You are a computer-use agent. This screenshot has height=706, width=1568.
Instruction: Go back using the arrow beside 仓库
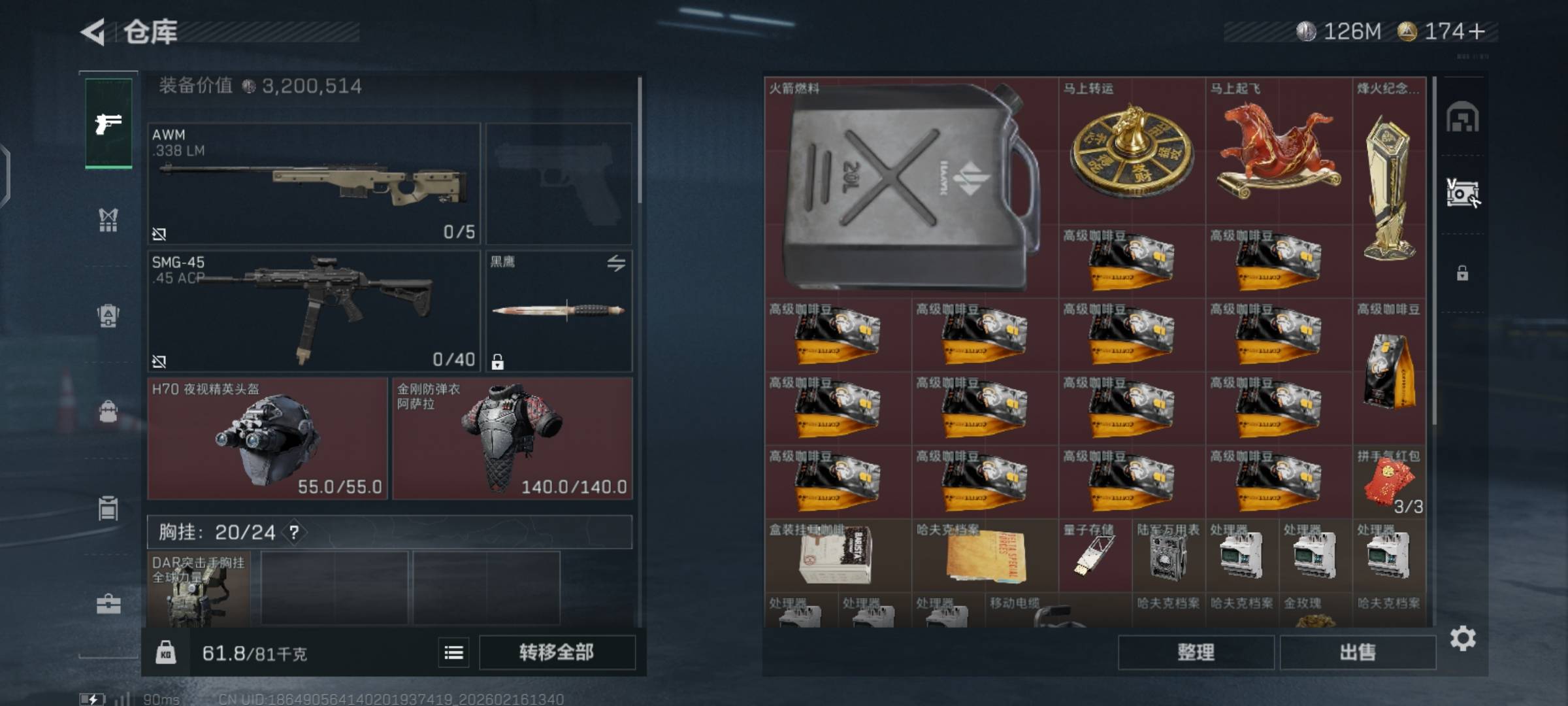[93, 32]
